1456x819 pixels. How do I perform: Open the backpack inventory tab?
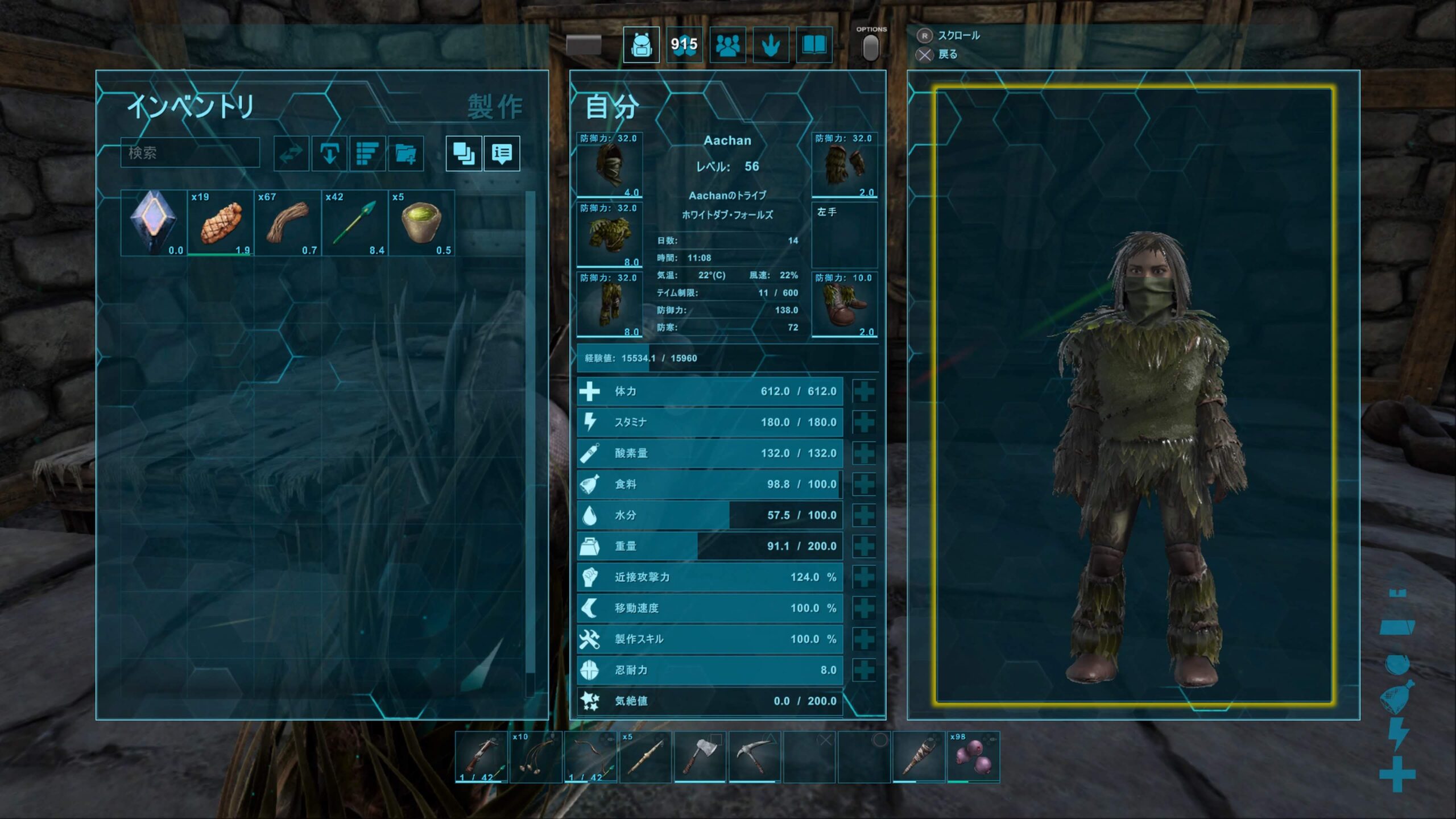(x=641, y=44)
